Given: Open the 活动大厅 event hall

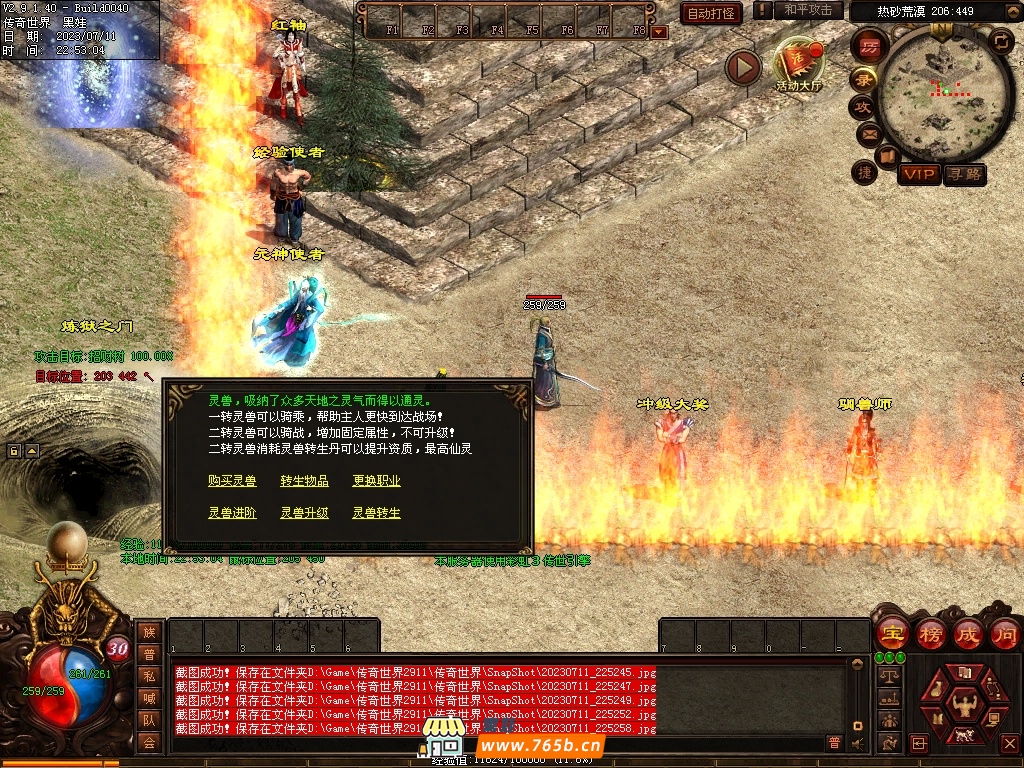Looking at the screenshot, I should (x=798, y=64).
